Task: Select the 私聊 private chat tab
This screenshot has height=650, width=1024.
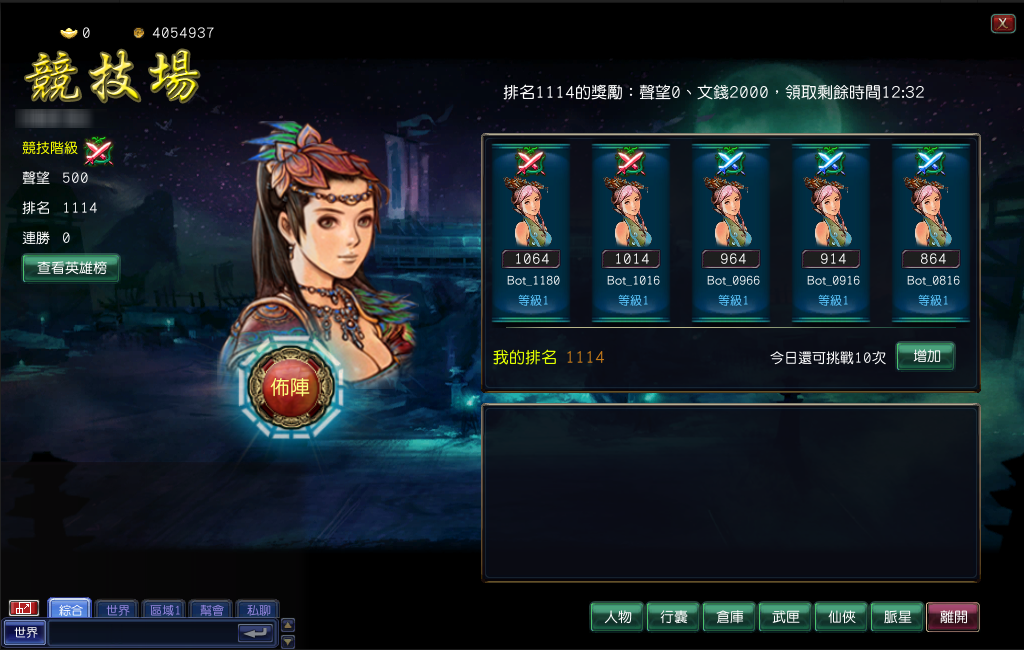Action: [258, 609]
